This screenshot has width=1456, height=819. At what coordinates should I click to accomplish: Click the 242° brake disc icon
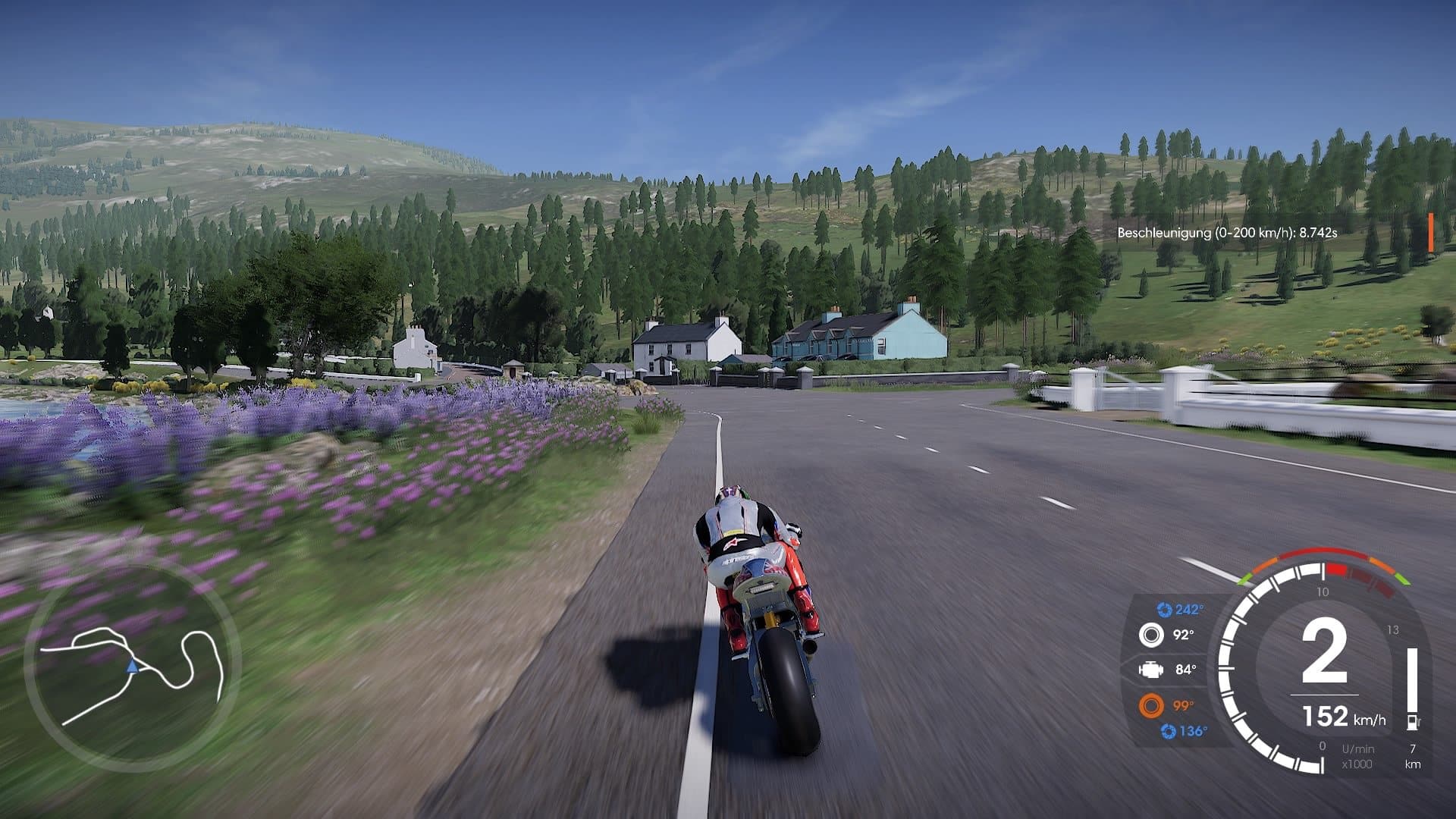point(1164,610)
